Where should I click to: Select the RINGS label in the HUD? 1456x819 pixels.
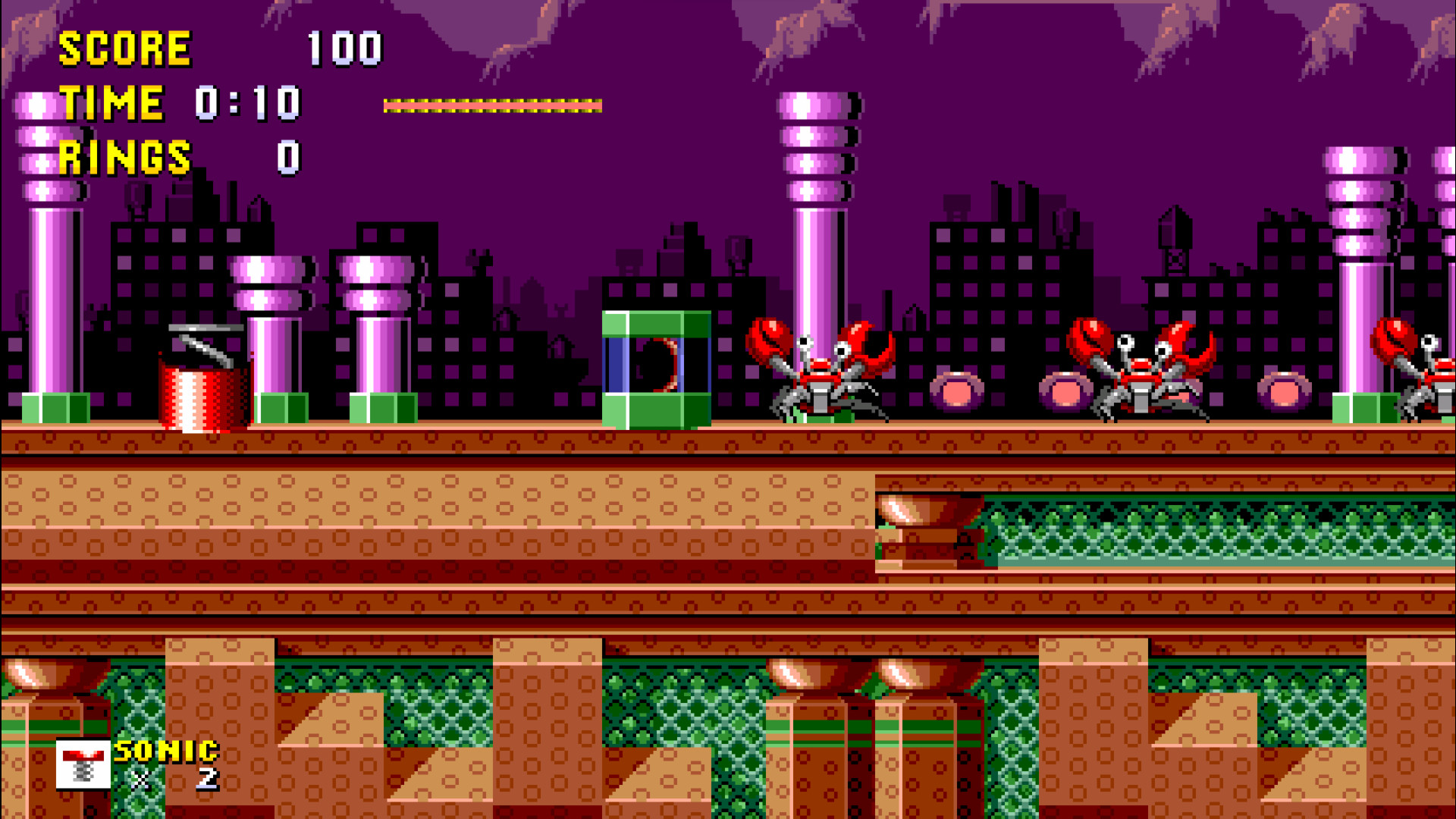pyautogui.click(x=124, y=158)
